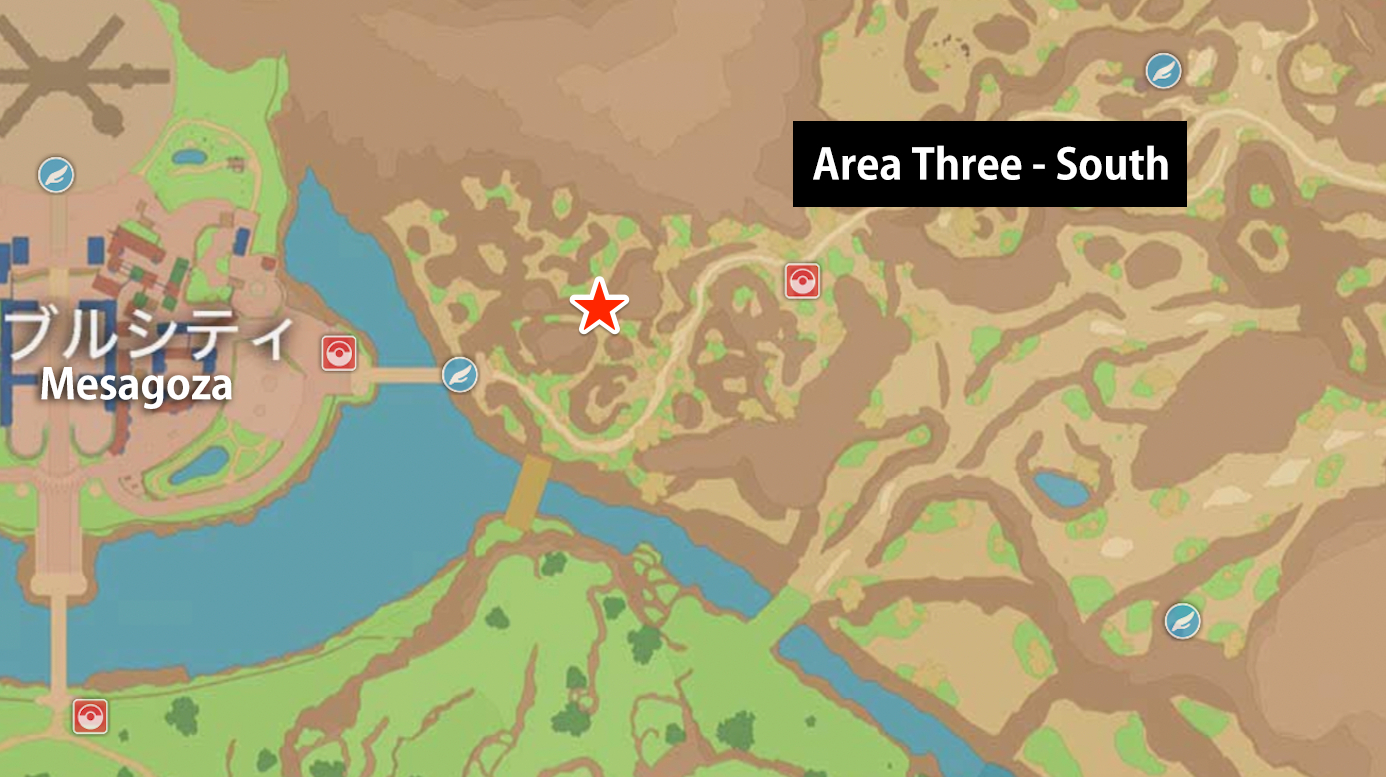Click the Pokémon Center icon at the bottom-left
Screen dimensions: 1386x777
(x=89, y=716)
